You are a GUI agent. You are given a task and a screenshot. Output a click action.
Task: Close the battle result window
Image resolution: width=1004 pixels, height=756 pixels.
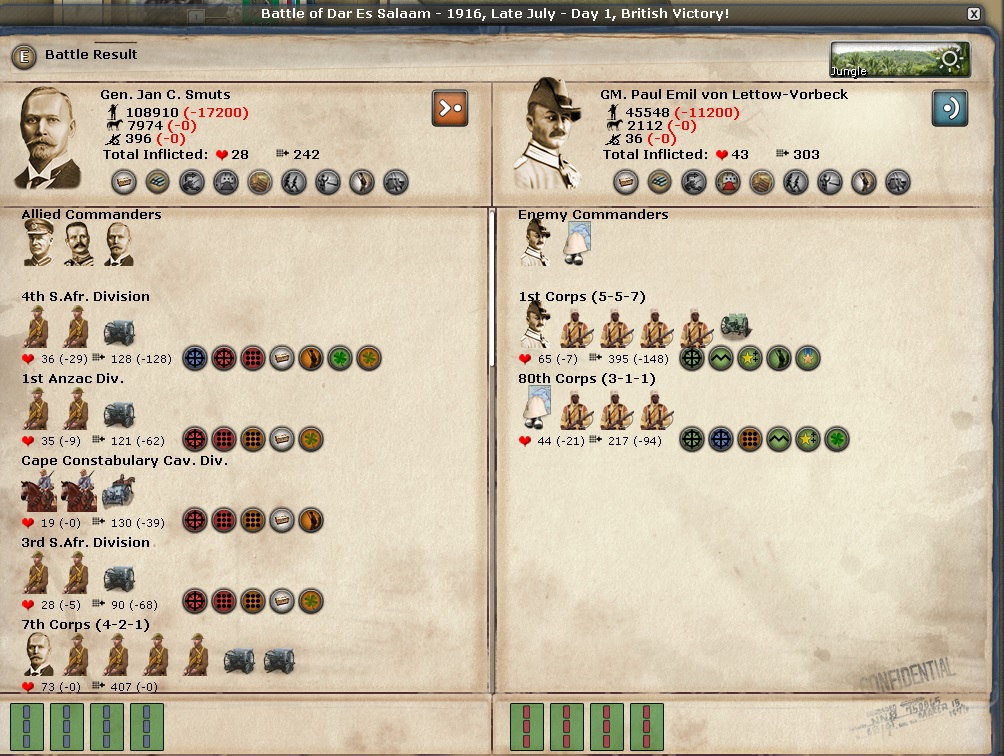974,14
